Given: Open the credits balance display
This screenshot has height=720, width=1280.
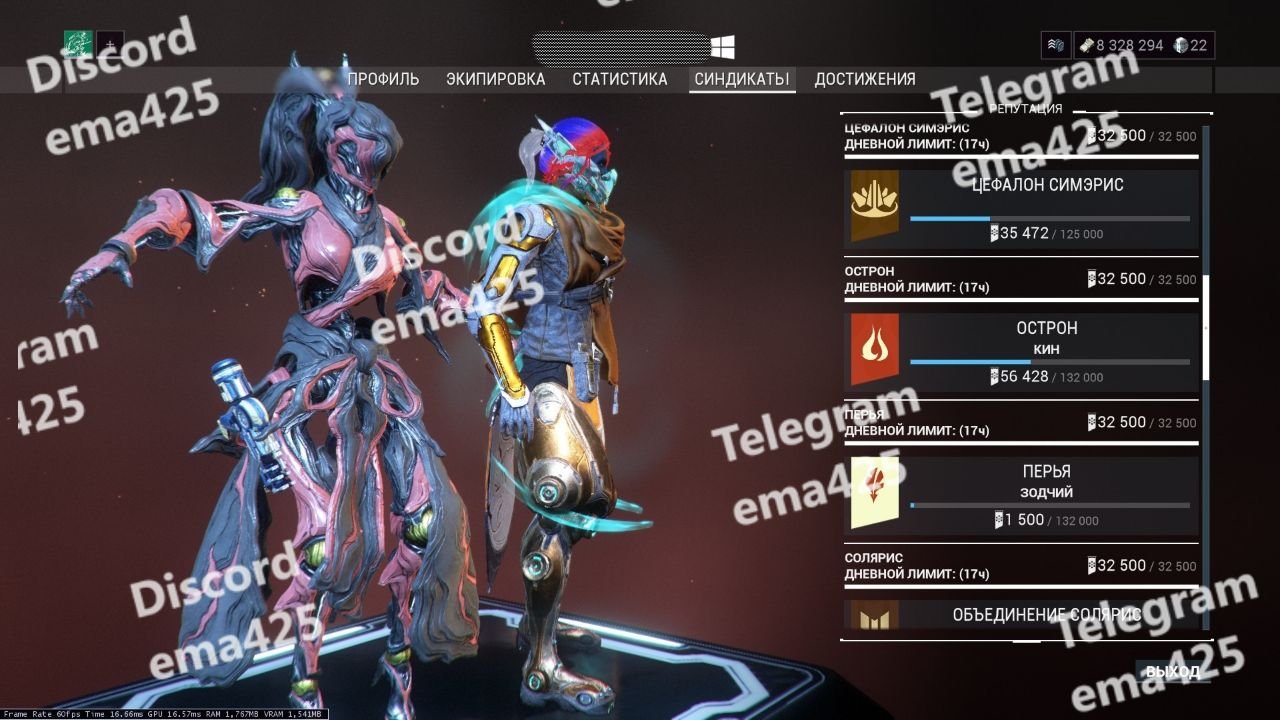Looking at the screenshot, I should coord(1120,45).
